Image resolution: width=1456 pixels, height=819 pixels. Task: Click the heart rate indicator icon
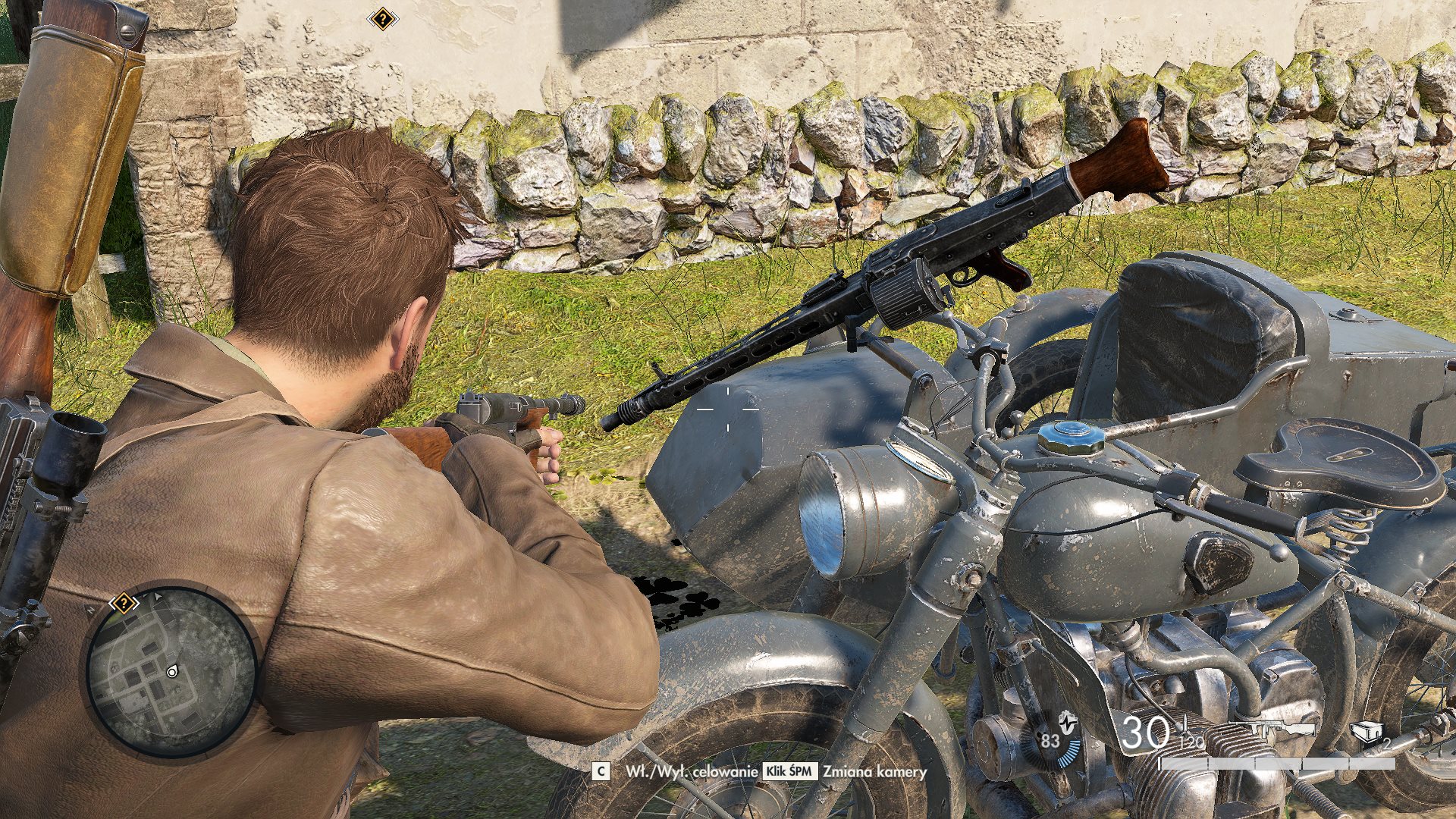[x=1067, y=721]
